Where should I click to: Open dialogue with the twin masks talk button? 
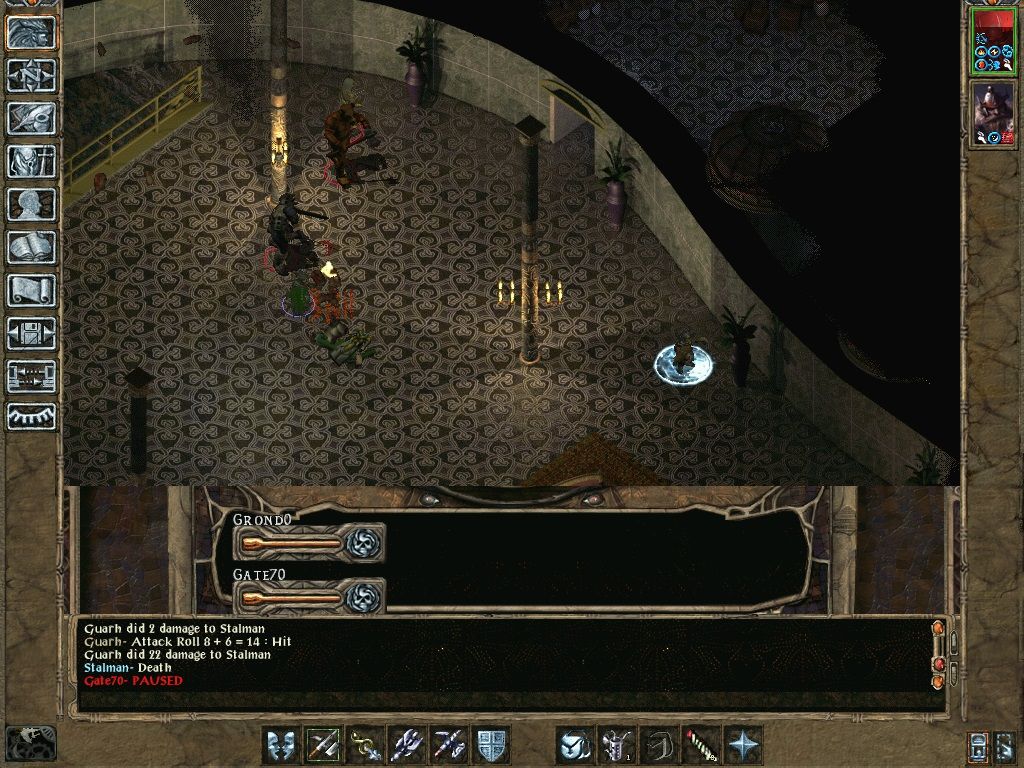[x=281, y=745]
